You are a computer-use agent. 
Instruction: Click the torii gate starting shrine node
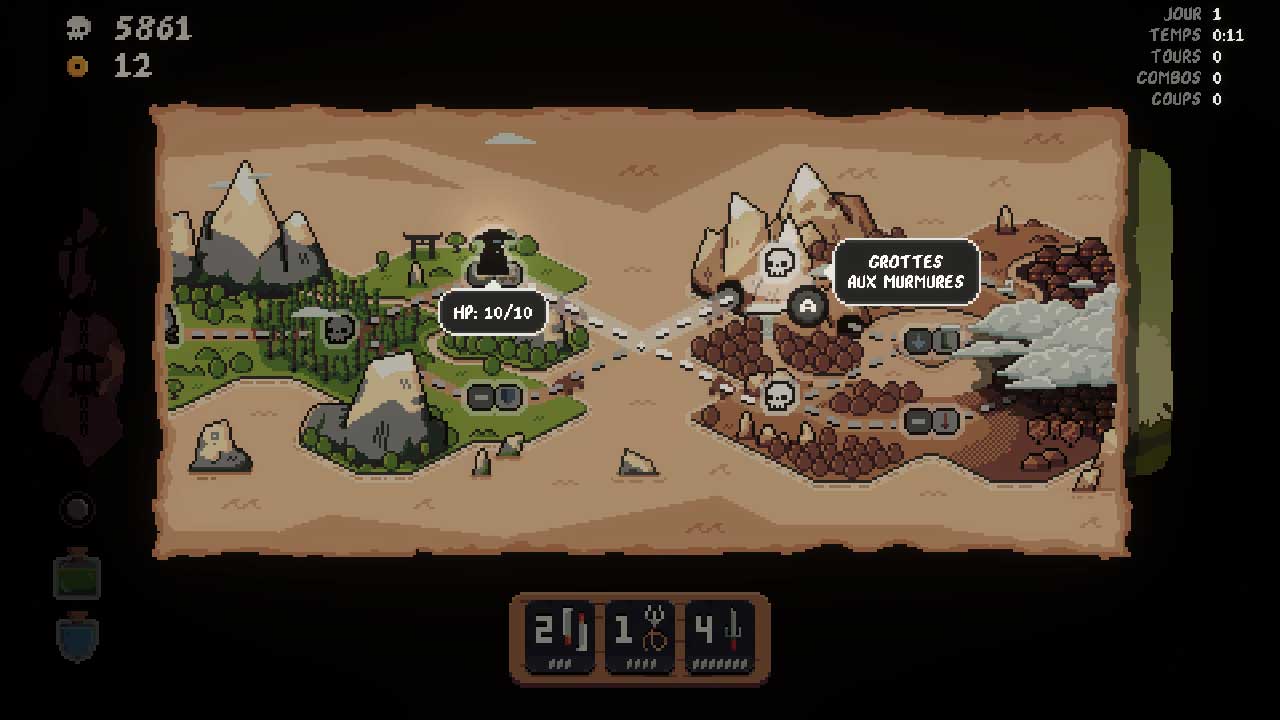pos(423,240)
